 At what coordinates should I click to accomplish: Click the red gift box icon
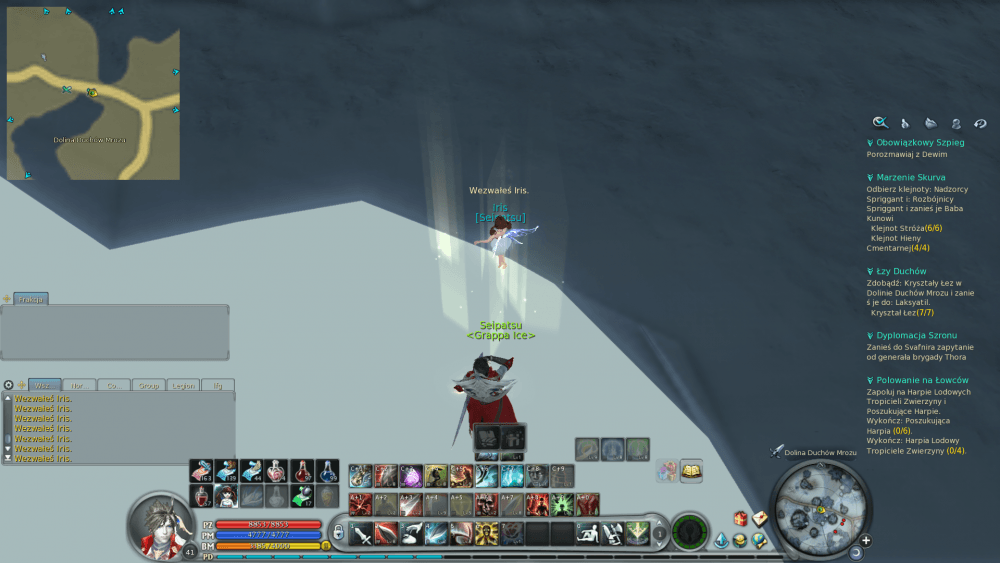(741, 519)
